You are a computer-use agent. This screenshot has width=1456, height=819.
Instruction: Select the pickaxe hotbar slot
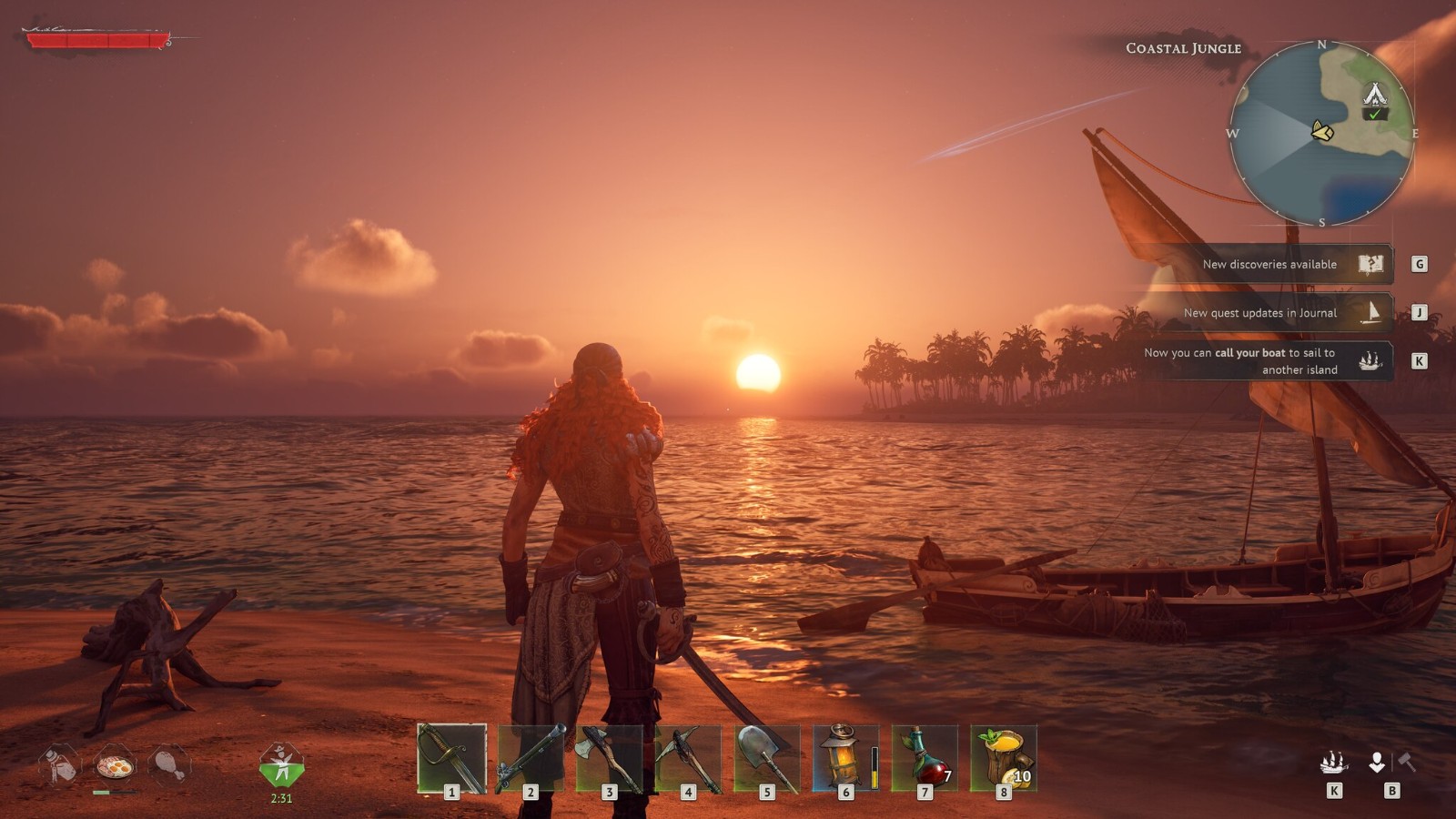[x=688, y=758]
